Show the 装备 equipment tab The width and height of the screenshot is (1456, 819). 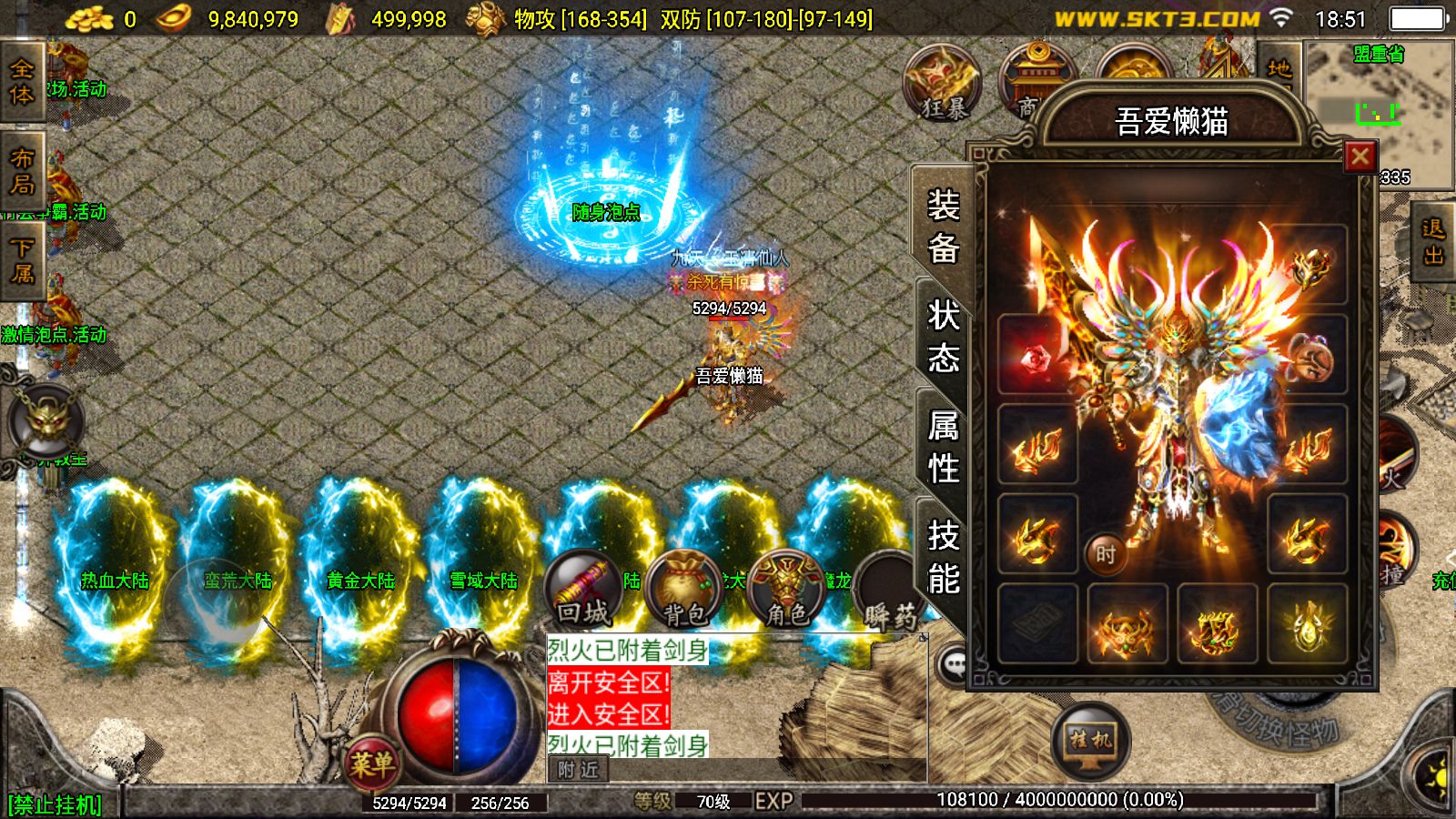[943, 226]
